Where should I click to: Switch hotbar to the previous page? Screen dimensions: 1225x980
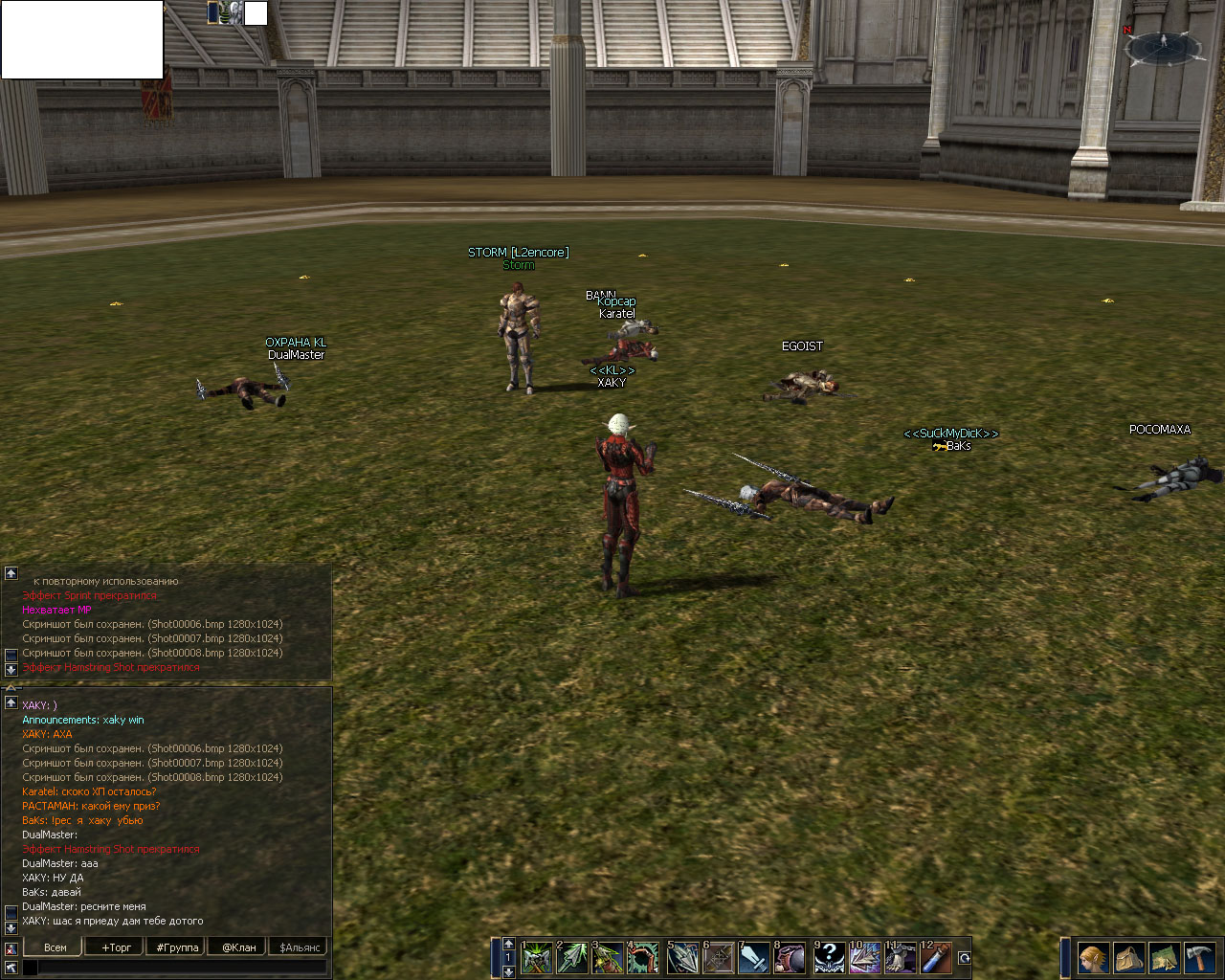[x=508, y=944]
